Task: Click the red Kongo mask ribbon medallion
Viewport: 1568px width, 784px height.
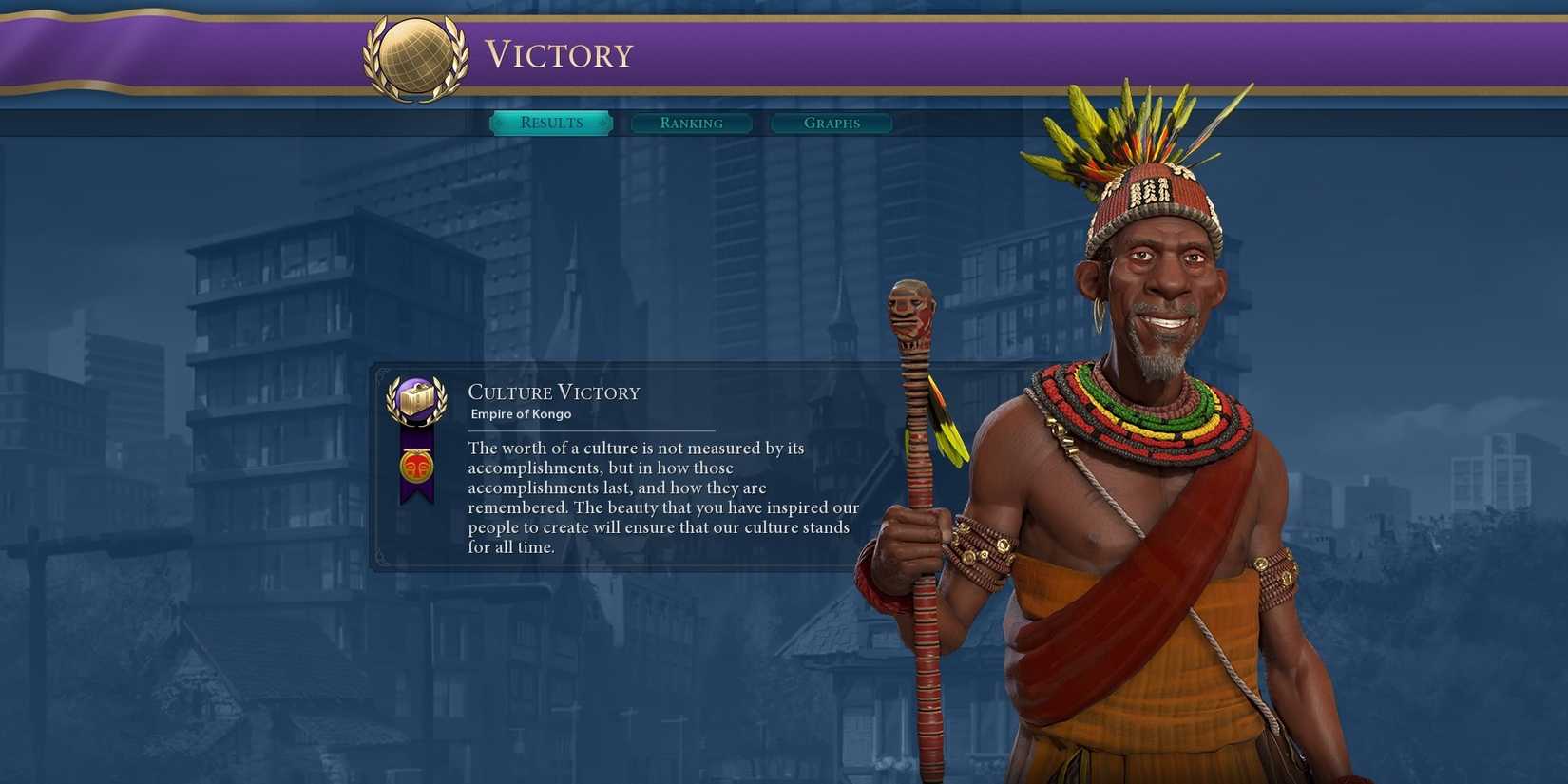Action: pyautogui.click(x=415, y=465)
